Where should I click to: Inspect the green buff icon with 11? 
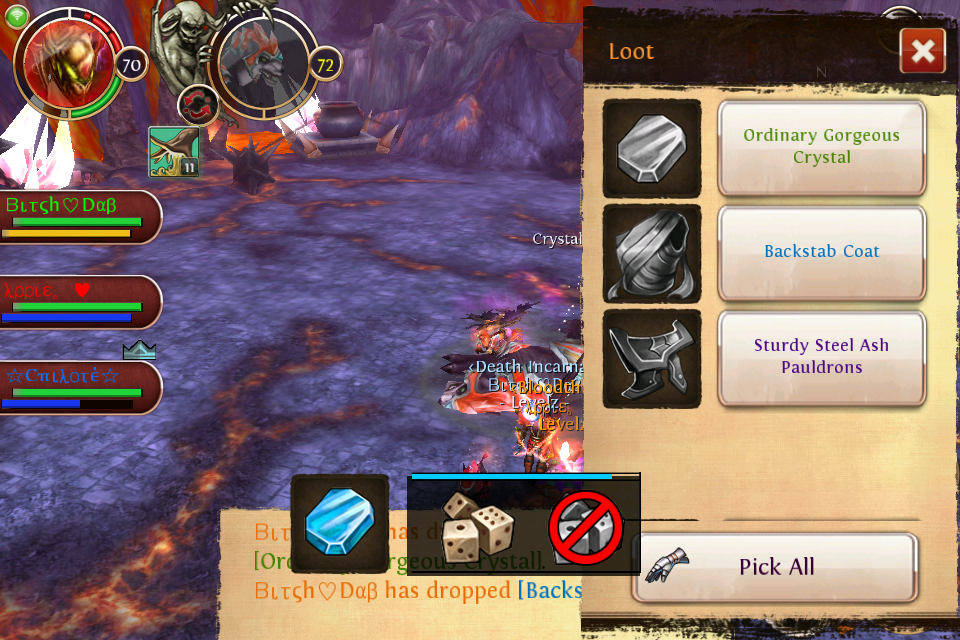pyautogui.click(x=173, y=152)
